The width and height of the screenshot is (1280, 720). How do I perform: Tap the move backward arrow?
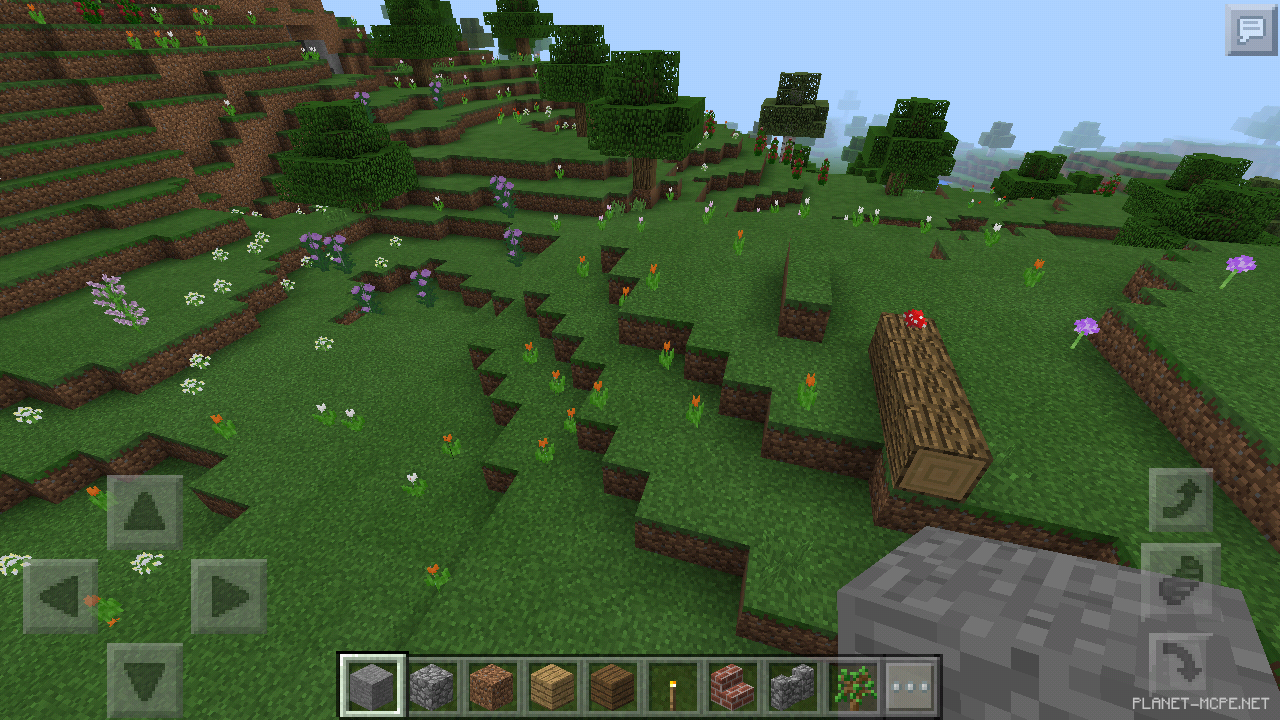tap(145, 679)
